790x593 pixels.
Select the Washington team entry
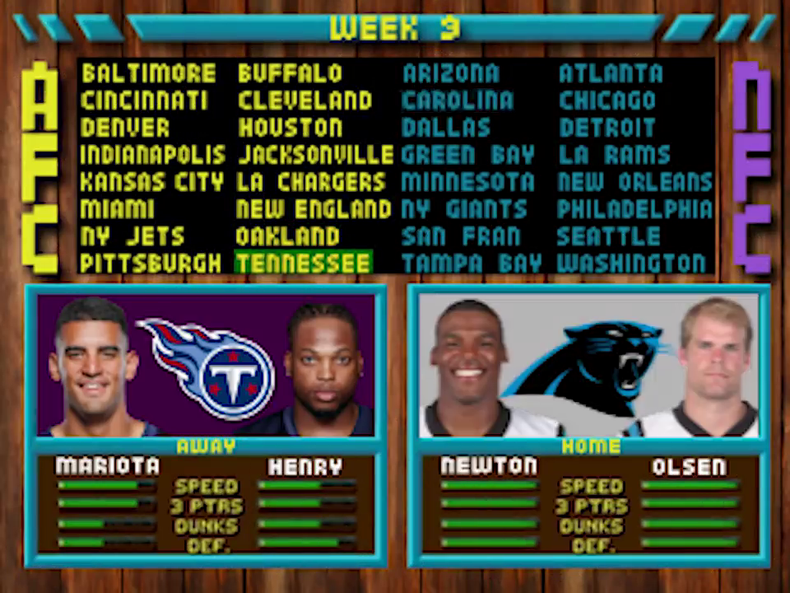[631, 263]
